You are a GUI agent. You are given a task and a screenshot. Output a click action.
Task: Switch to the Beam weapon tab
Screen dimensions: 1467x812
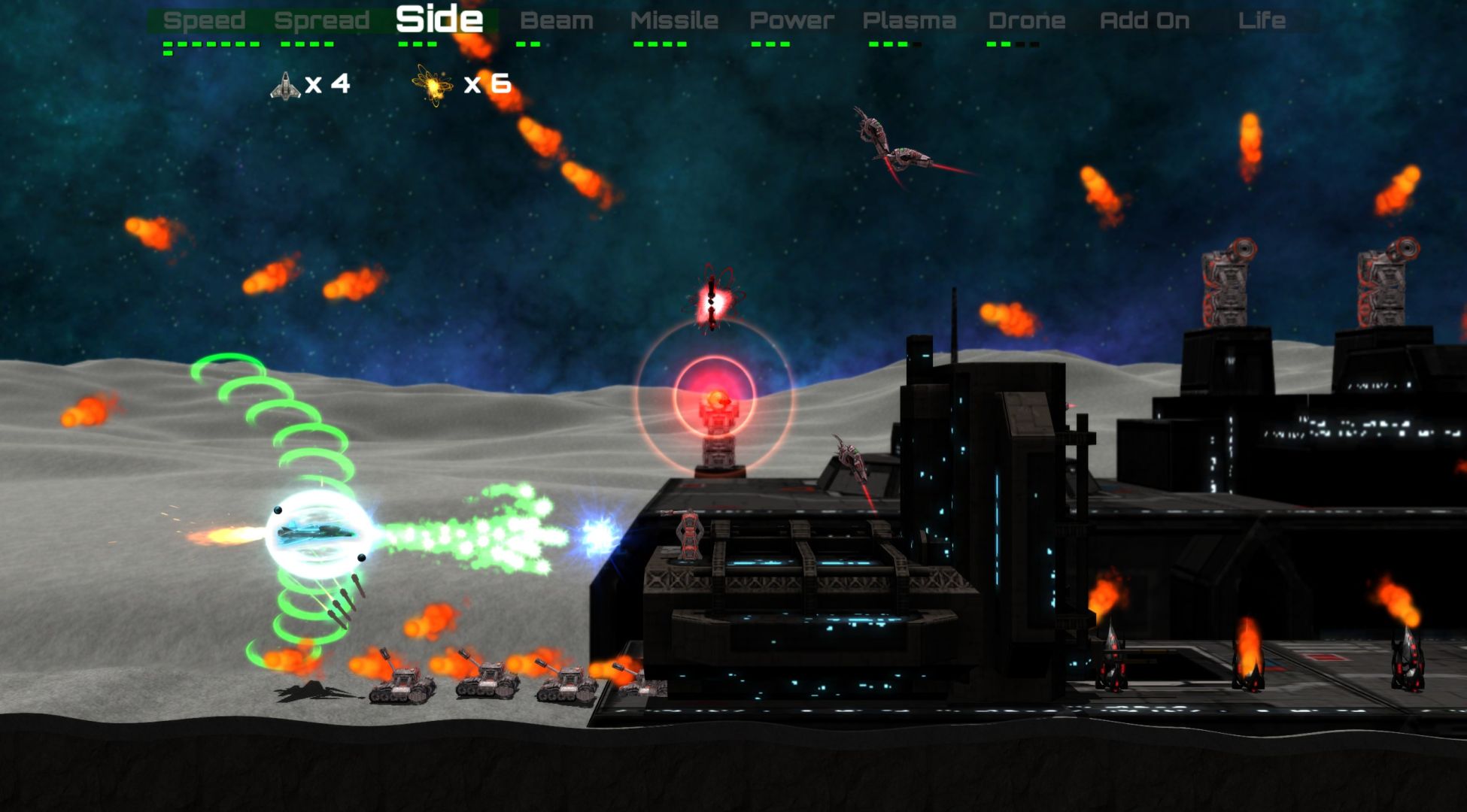tap(558, 20)
